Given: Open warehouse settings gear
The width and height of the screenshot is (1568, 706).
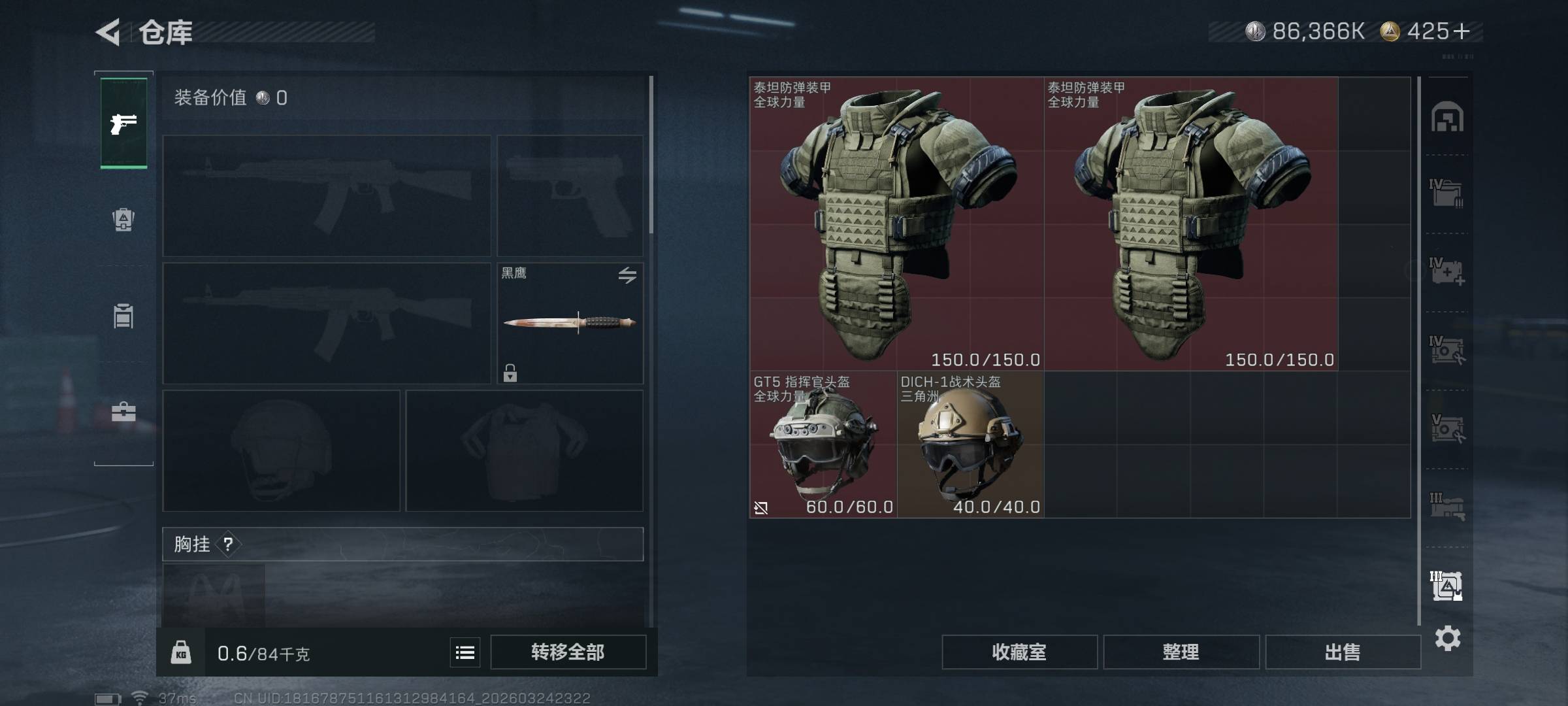Looking at the screenshot, I should point(1448,638).
